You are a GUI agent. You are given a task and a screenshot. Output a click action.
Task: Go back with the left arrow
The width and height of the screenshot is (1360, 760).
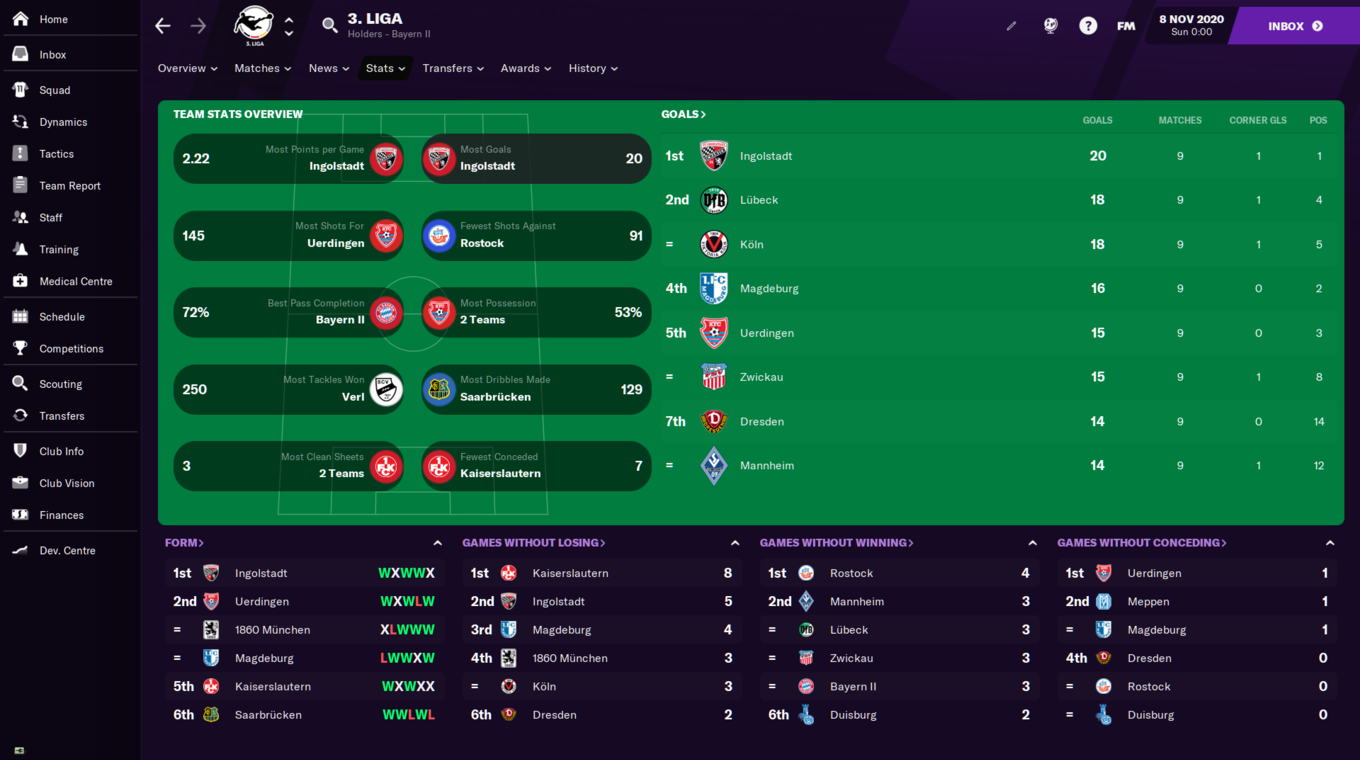pyautogui.click(x=163, y=26)
